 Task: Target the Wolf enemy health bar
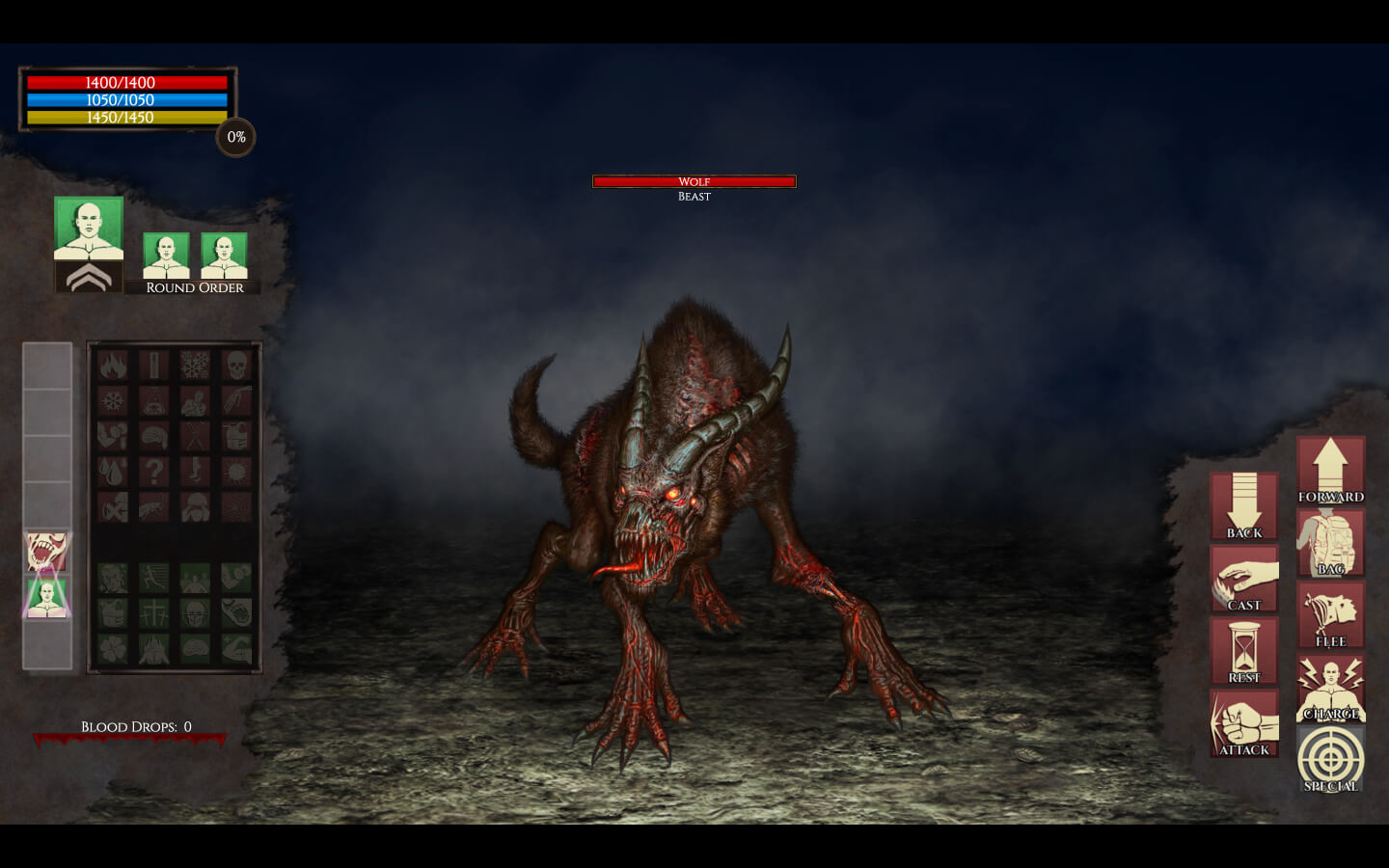point(694,181)
